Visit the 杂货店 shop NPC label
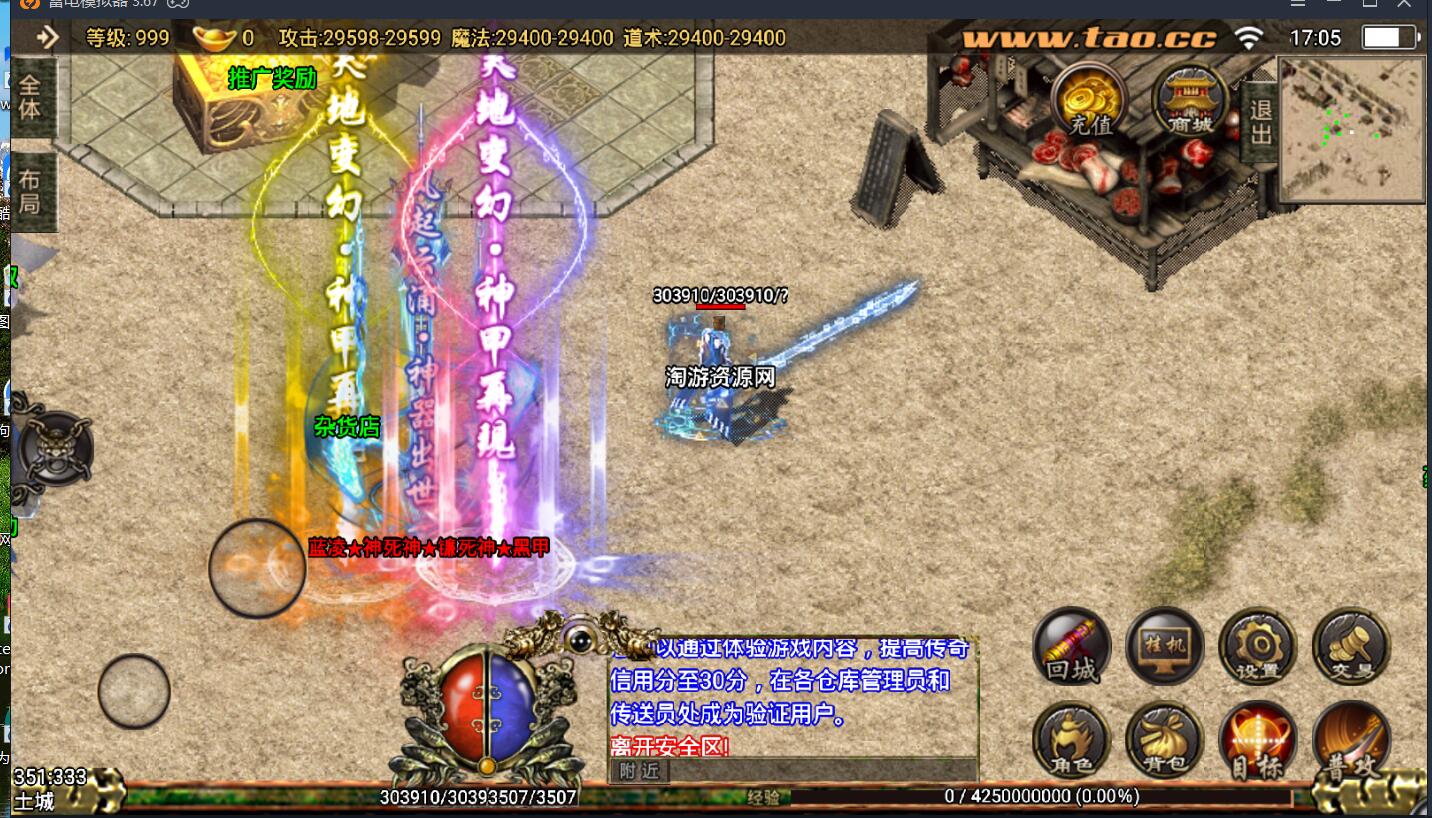Screen dimensions: 1432x818 click(x=345, y=425)
